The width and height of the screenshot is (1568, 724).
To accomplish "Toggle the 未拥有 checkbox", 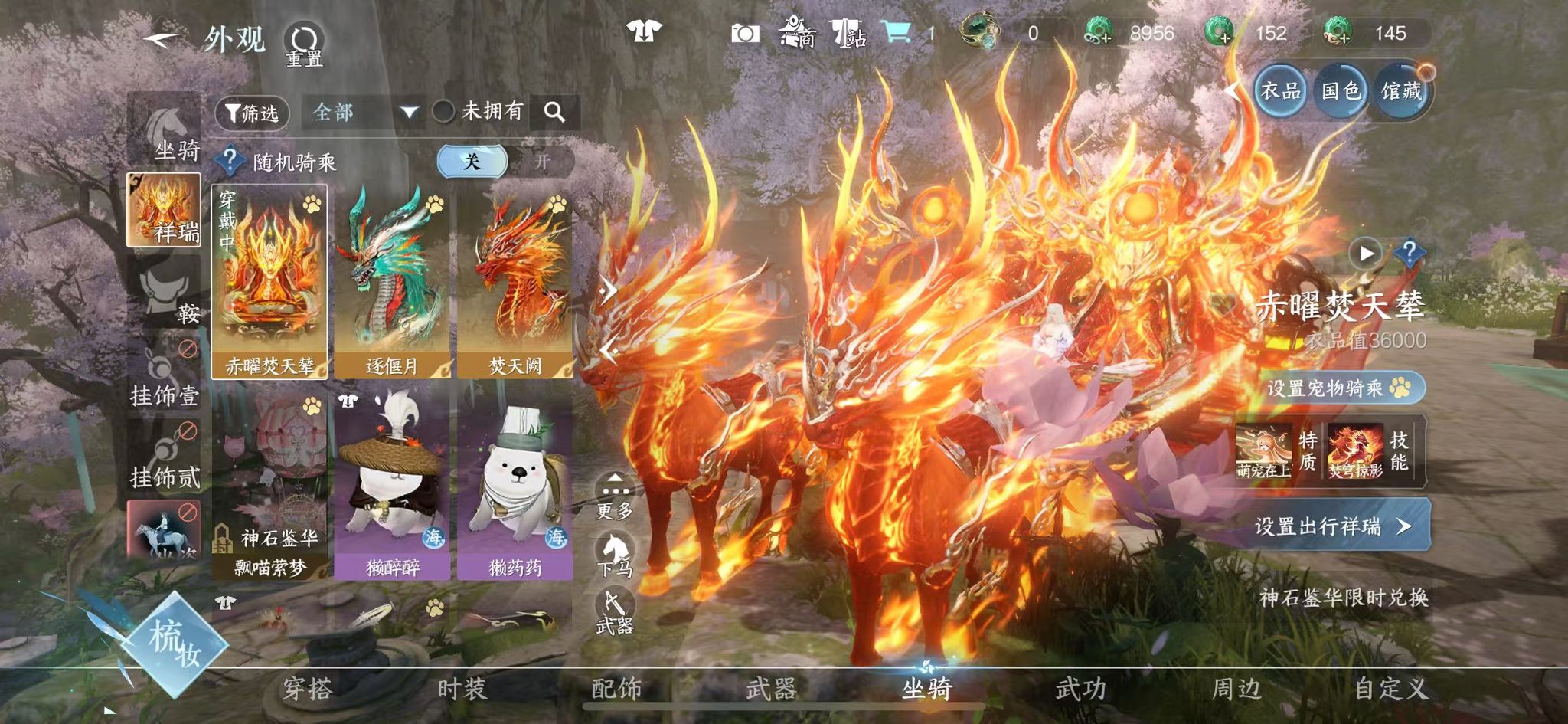I will pos(444,112).
